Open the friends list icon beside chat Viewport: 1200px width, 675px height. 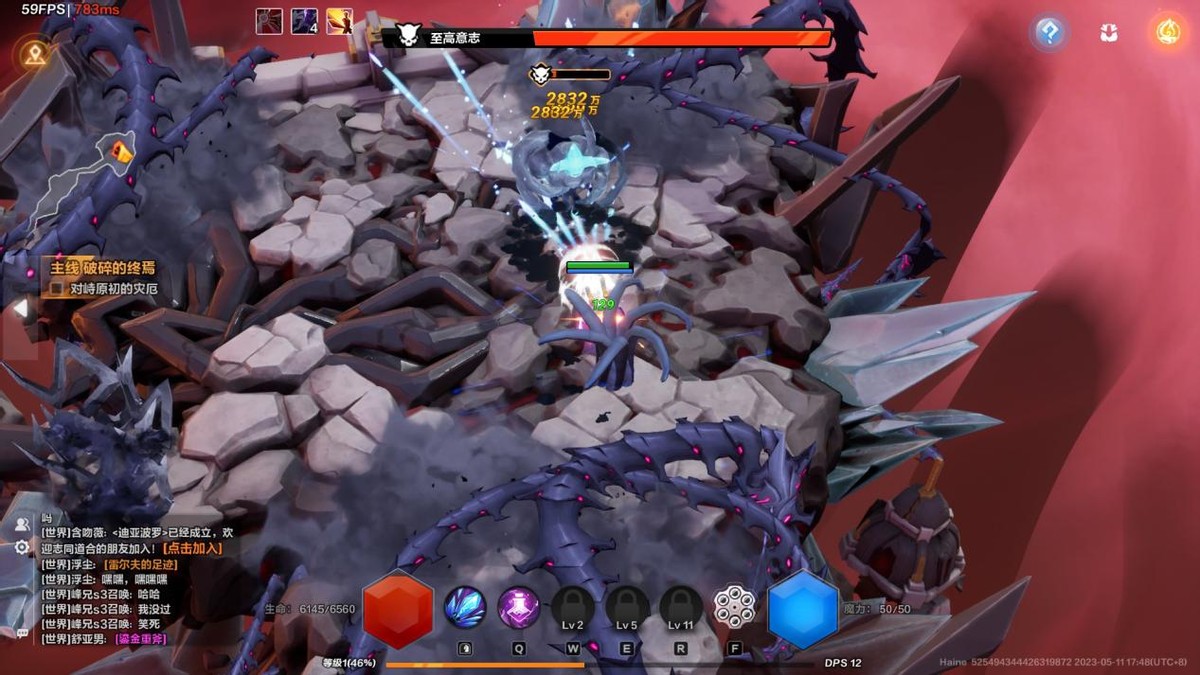(22, 523)
